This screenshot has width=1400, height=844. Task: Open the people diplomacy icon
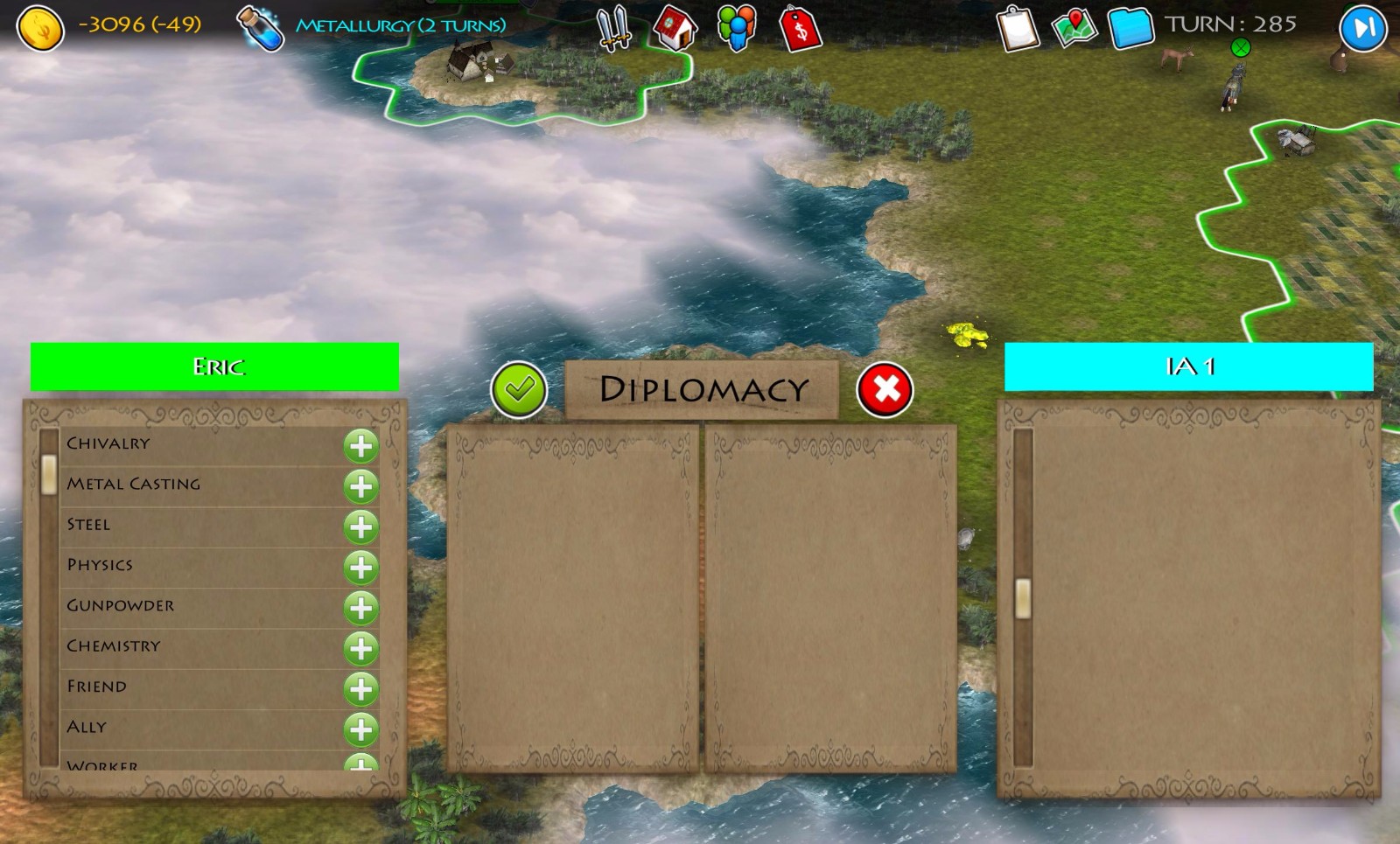pos(736,28)
